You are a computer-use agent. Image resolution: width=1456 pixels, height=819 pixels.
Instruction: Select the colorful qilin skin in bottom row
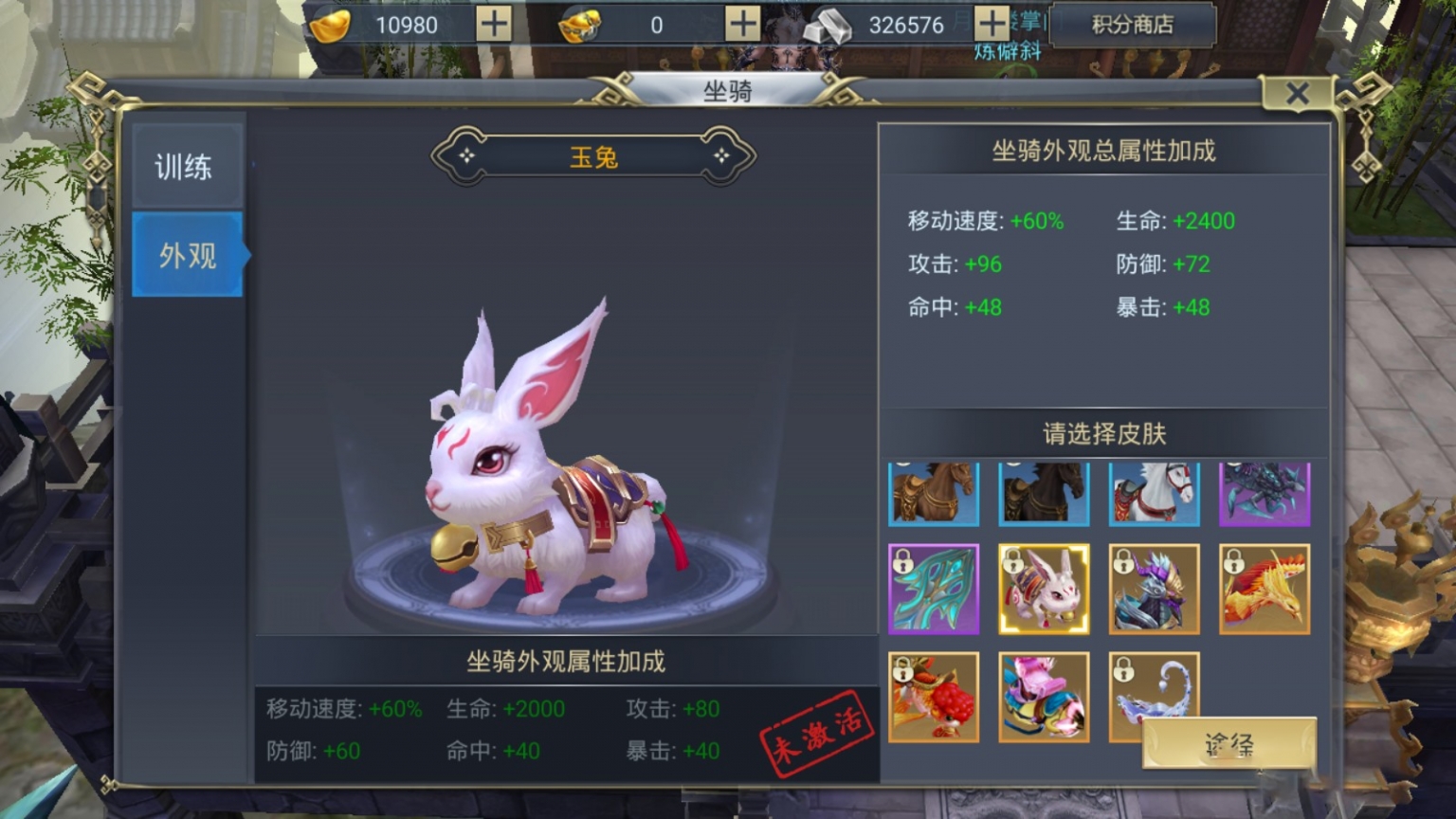pyautogui.click(x=1044, y=699)
